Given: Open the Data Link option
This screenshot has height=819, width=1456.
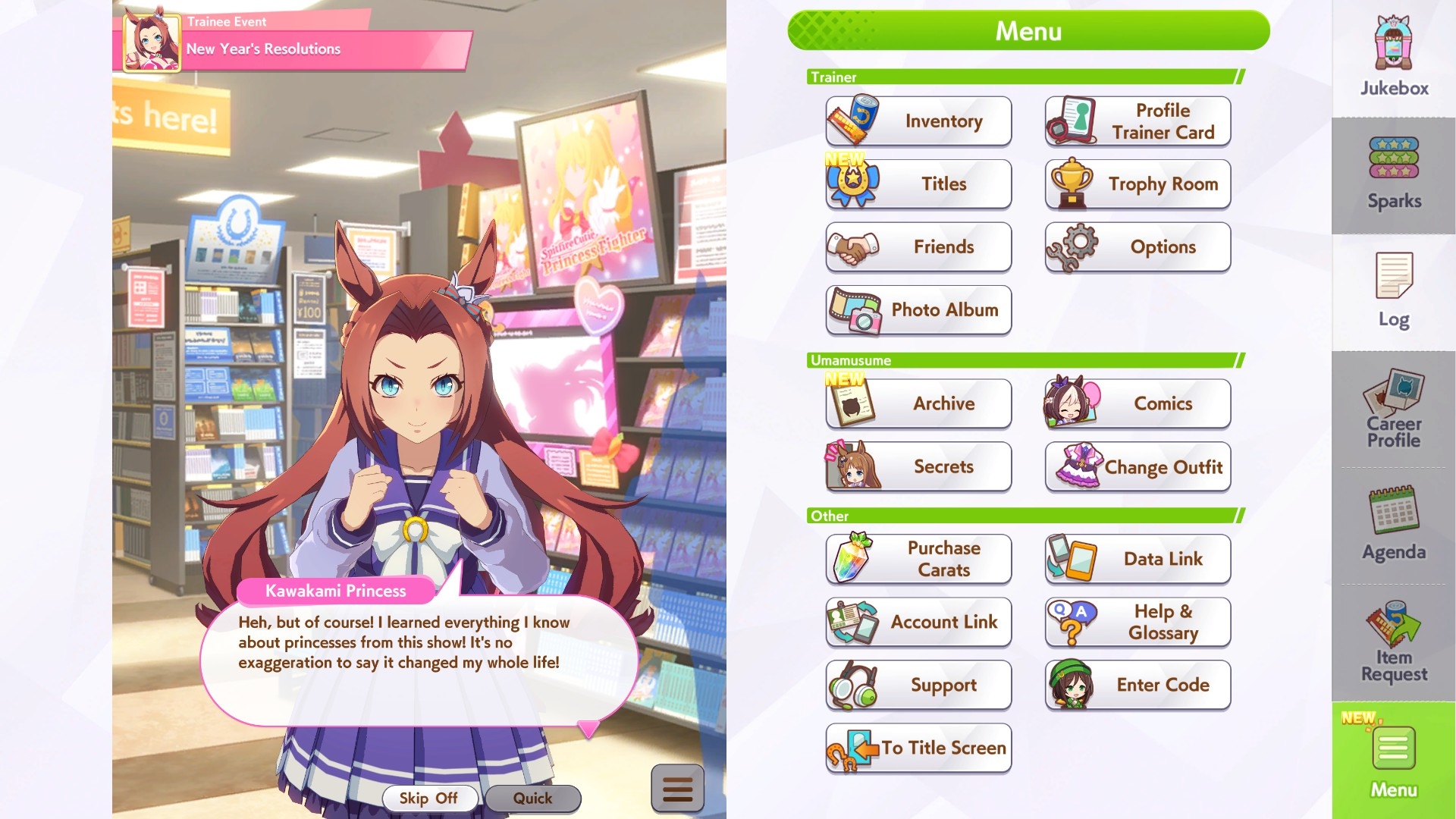Looking at the screenshot, I should coord(1137,559).
